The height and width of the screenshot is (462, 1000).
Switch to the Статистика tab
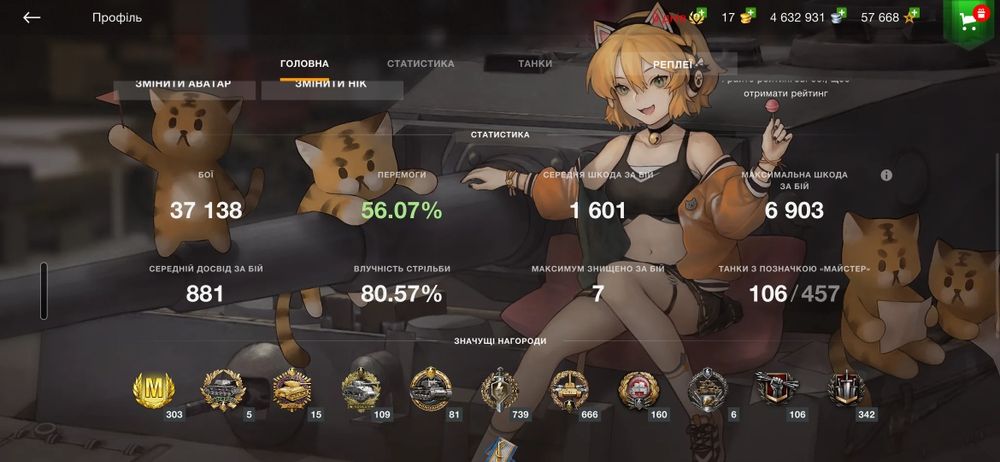[x=420, y=64]
